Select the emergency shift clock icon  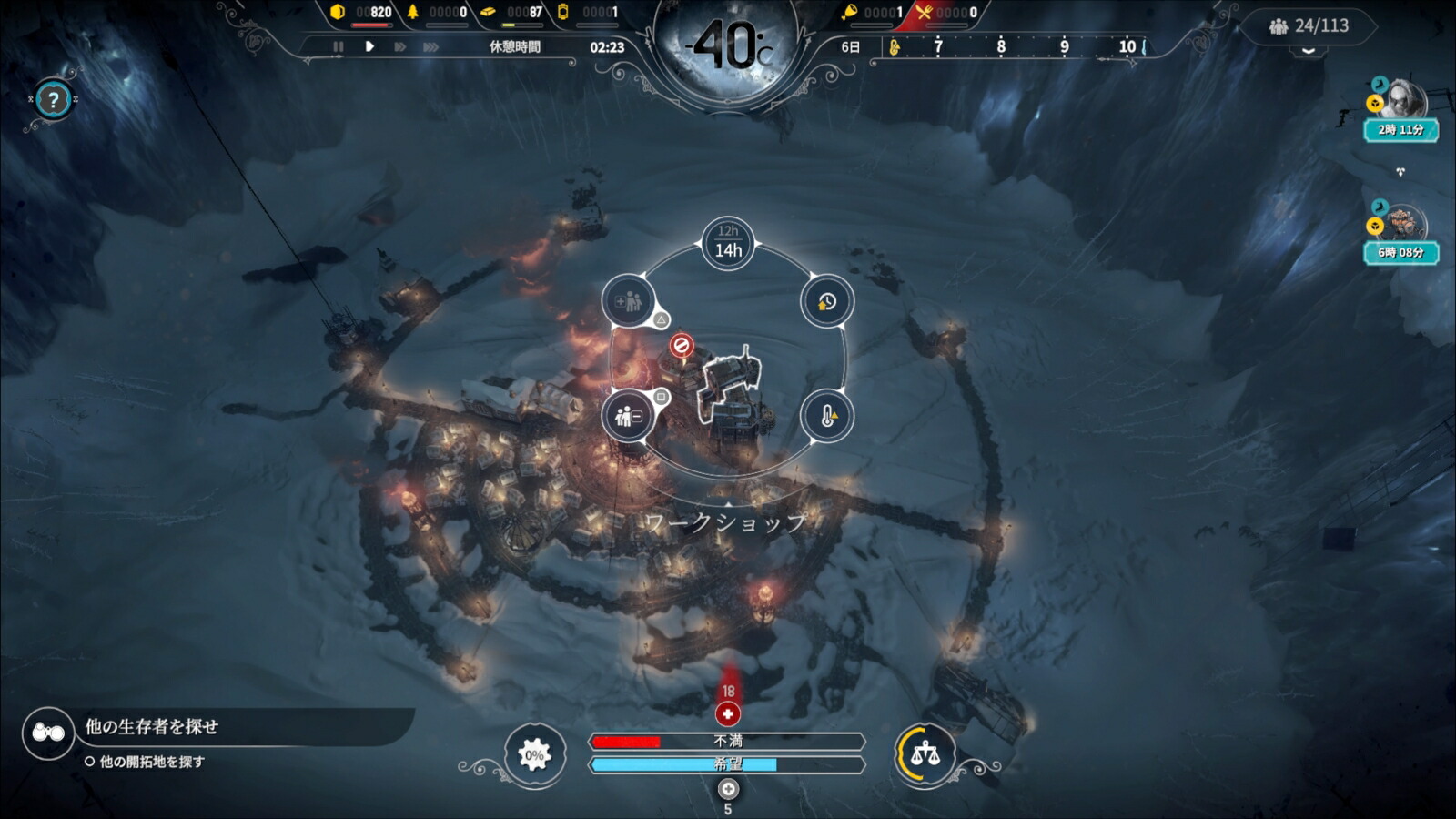826,301
